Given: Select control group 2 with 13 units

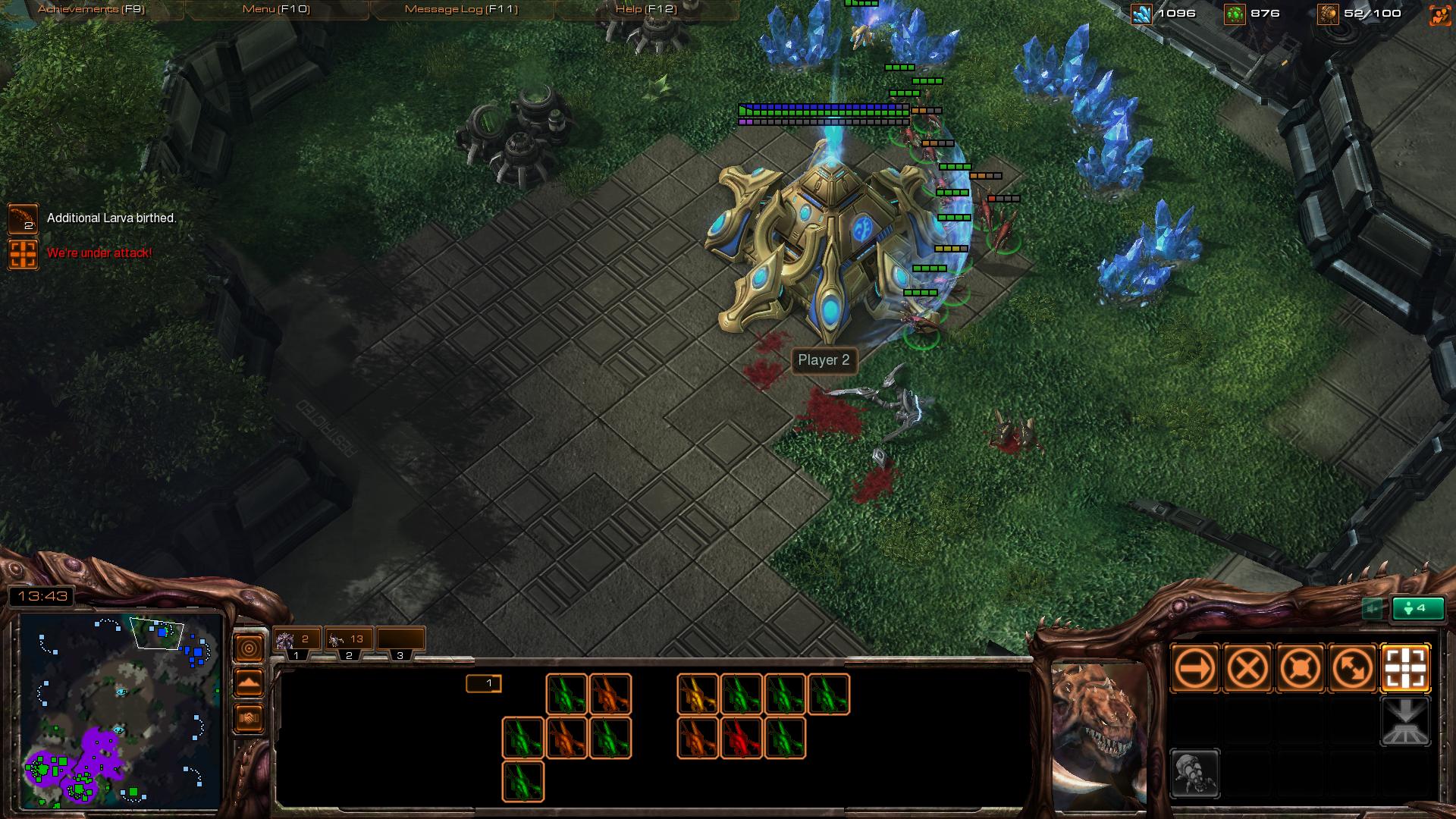Looking at the screenshot, I should pos(348,641).
